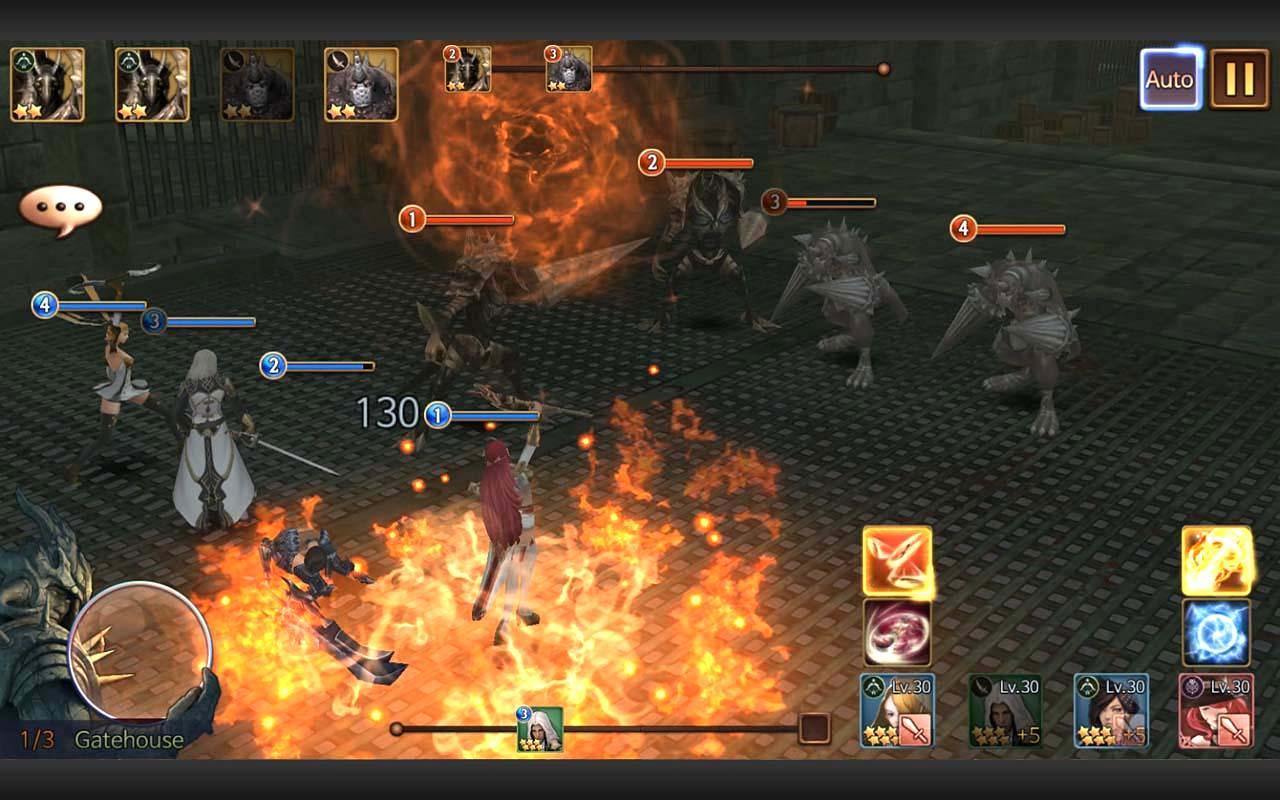Toggle Auto battle mode
1280x800 pixels.
(x=1168, y=79)
